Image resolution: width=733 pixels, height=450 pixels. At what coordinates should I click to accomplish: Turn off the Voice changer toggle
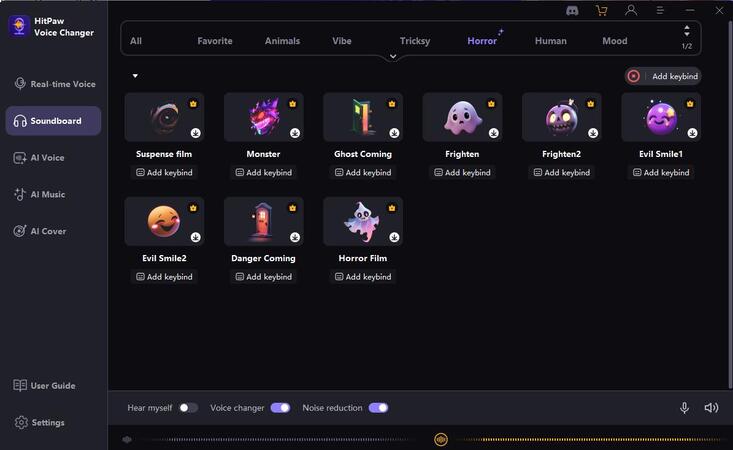280,408
